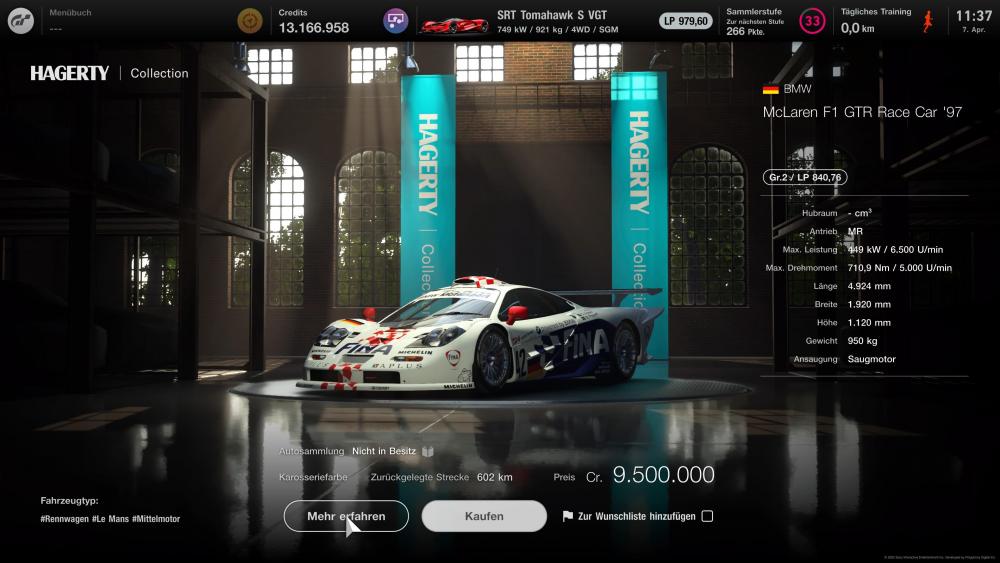Open the purple multiplayer lobby icon
This screenshot has width=1000, height=563.
(396, 21)
